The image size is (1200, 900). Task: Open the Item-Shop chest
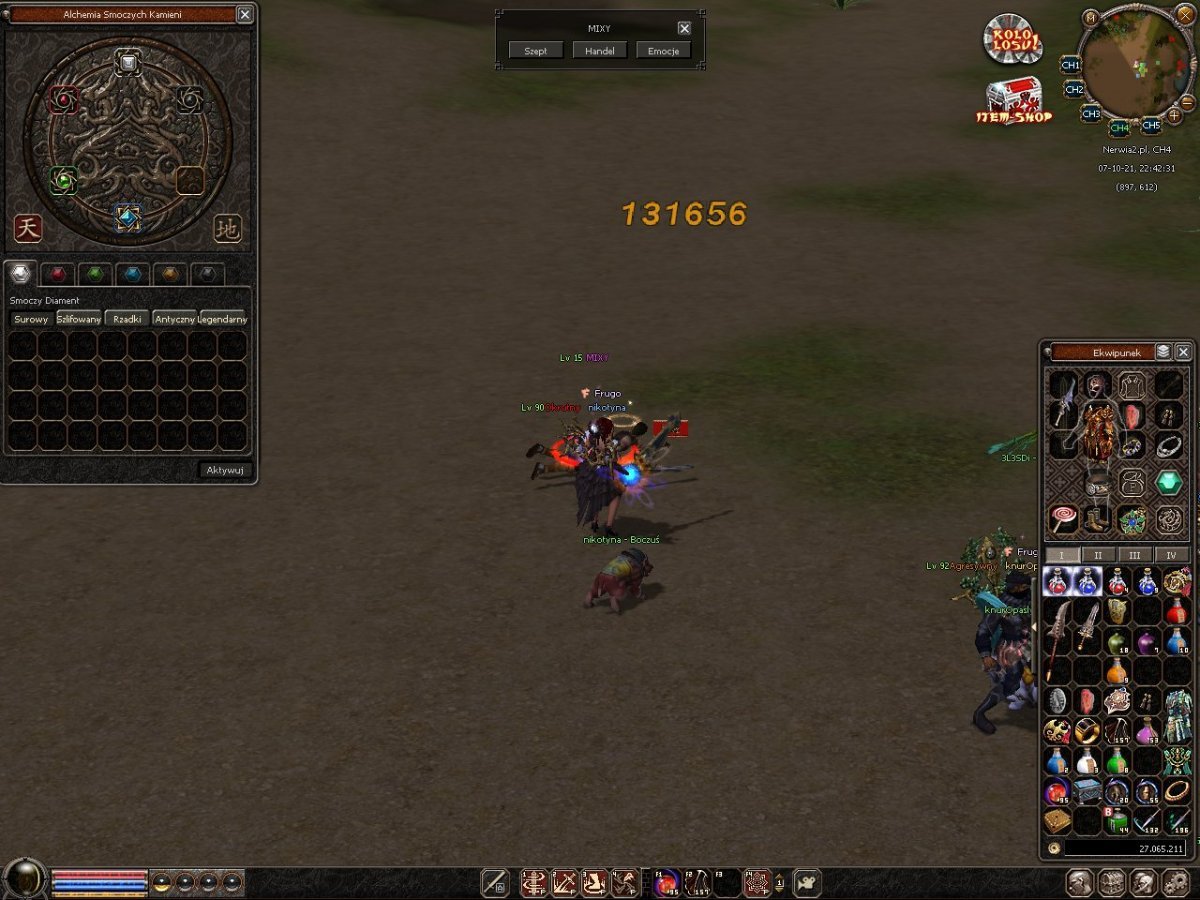(x=1013, y=100)
